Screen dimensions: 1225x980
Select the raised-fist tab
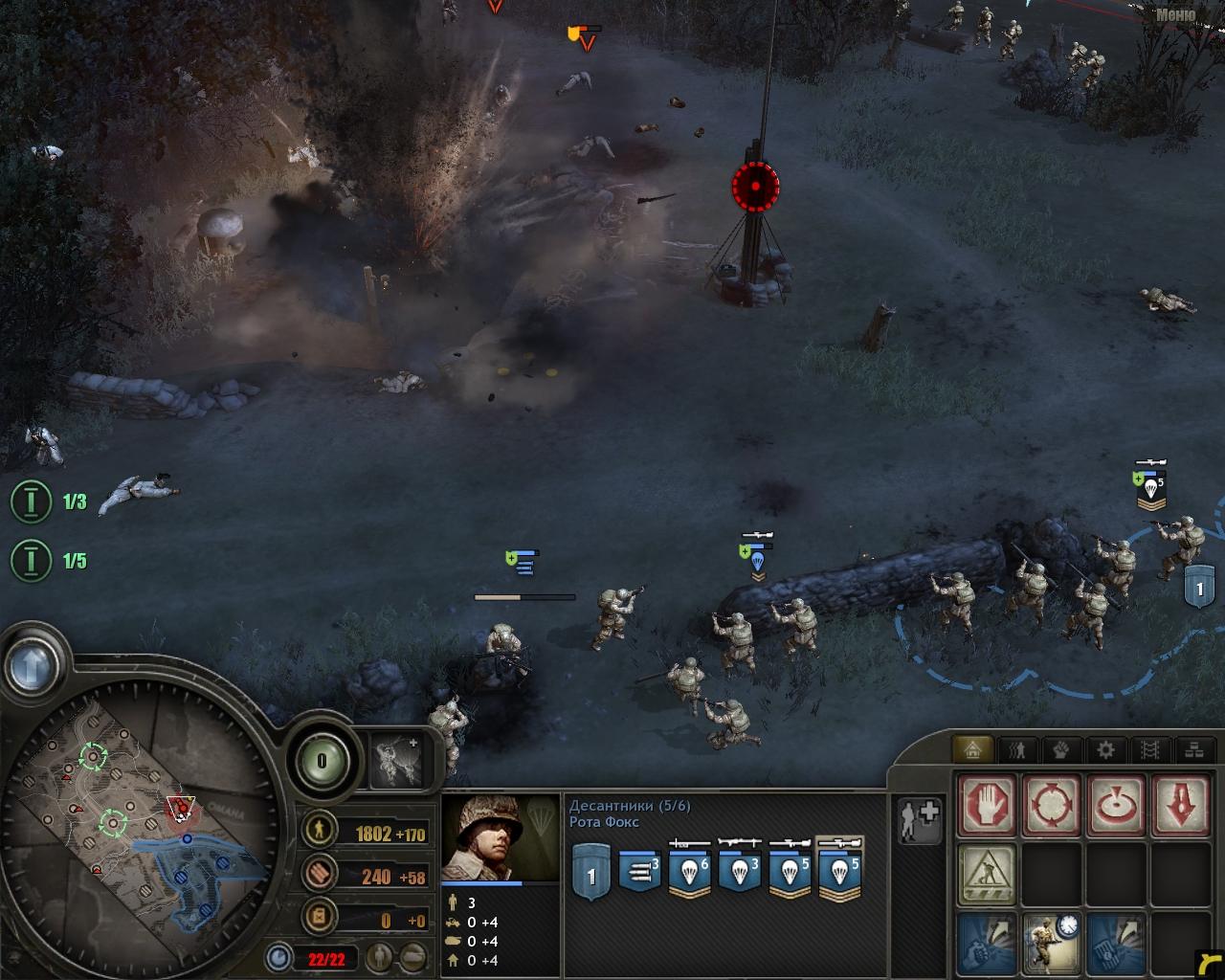pos(1061,749)
